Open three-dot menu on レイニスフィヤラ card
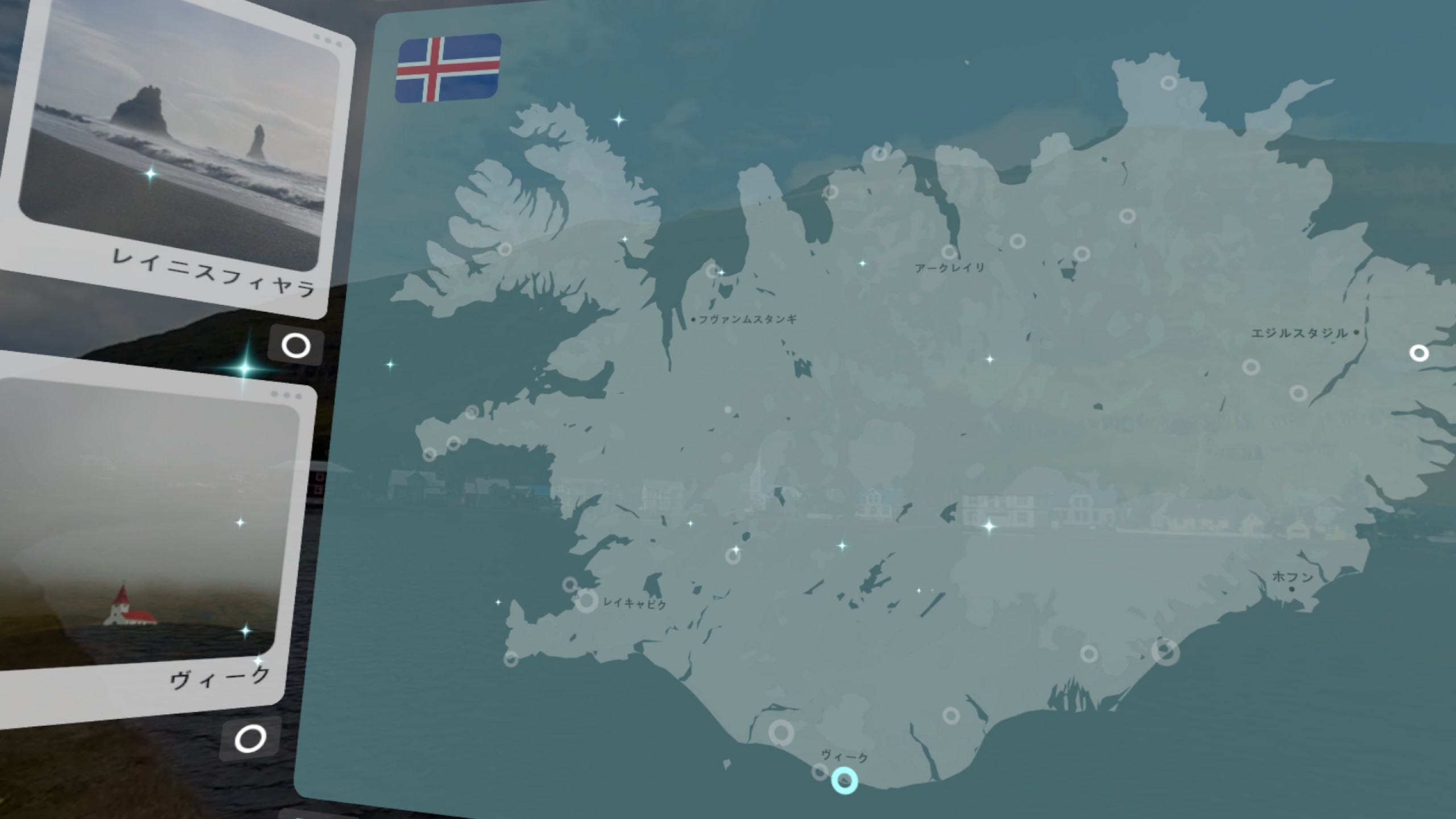1456x819 pixels. 328,41
